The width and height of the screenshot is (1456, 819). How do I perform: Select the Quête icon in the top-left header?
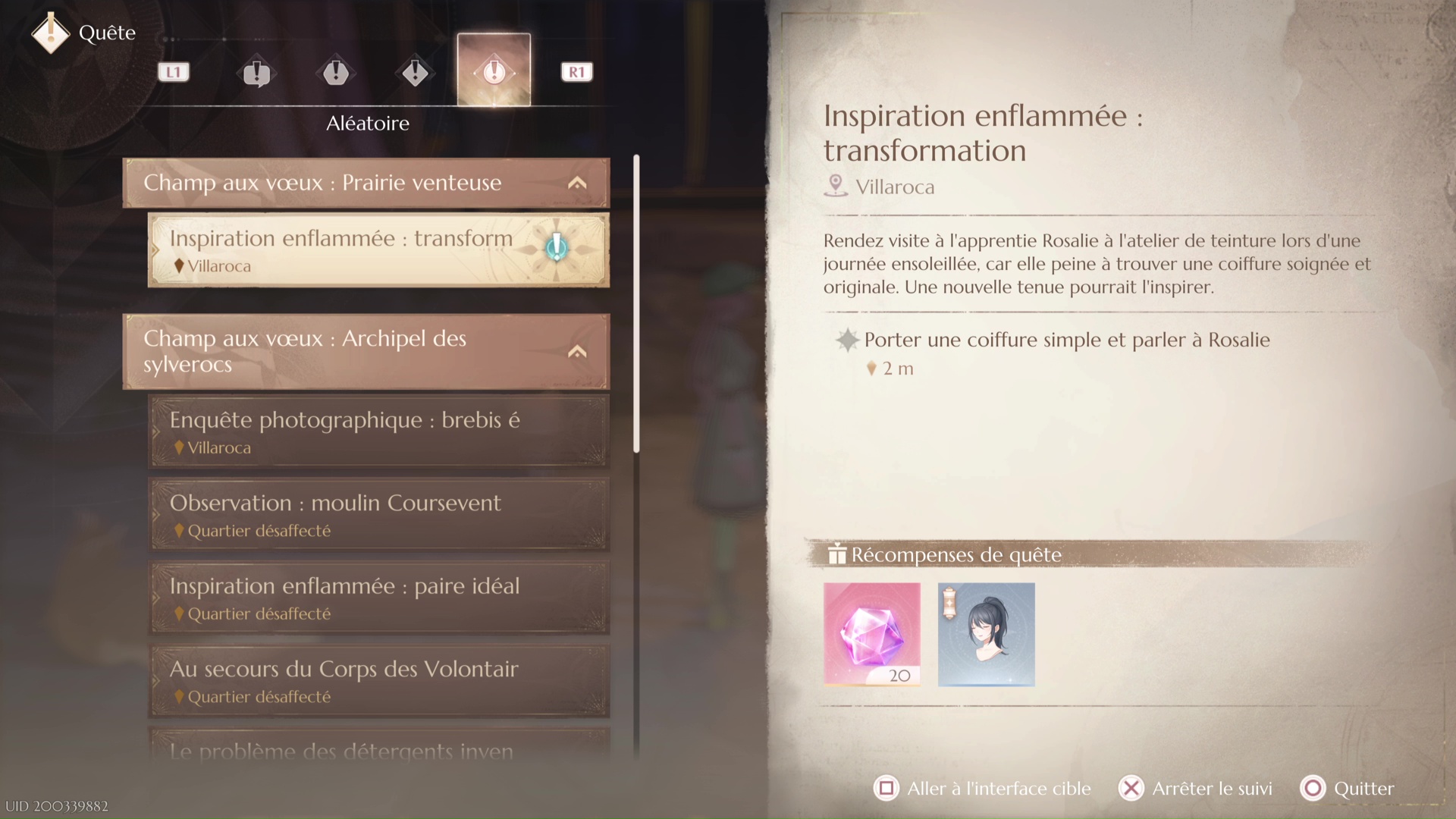click(x=51, y=33)
